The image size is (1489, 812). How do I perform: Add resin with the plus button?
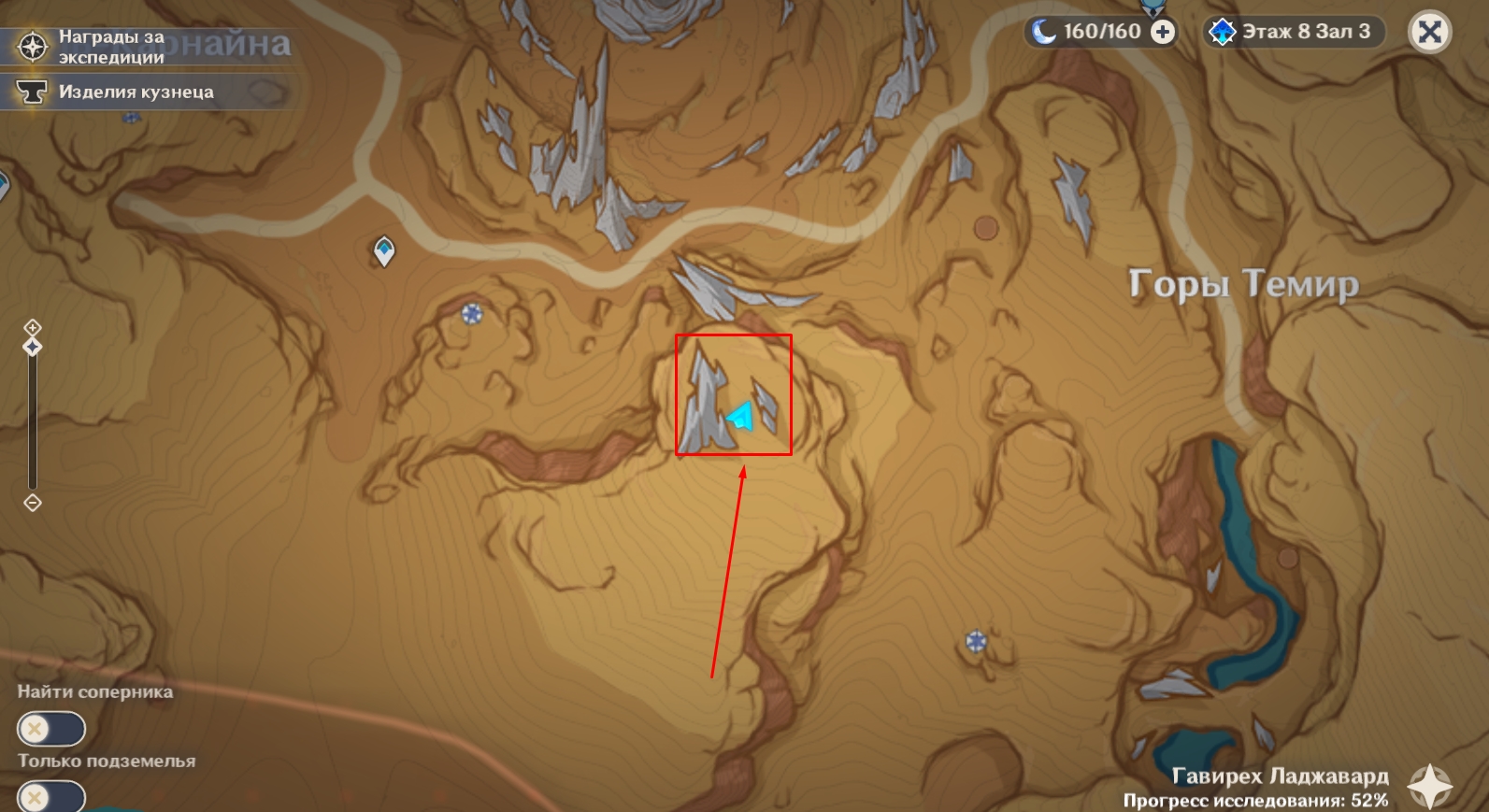(x=1163, y=32)
